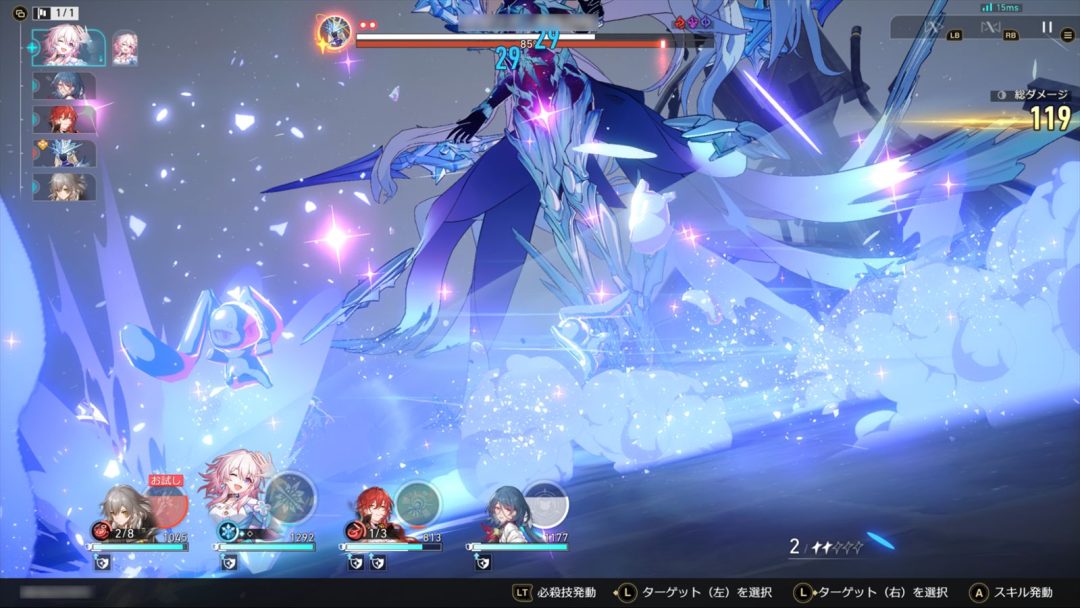
Task: Inspect the shield buff under March 7th
Action: pyautogui.click(x=227, y=564)
